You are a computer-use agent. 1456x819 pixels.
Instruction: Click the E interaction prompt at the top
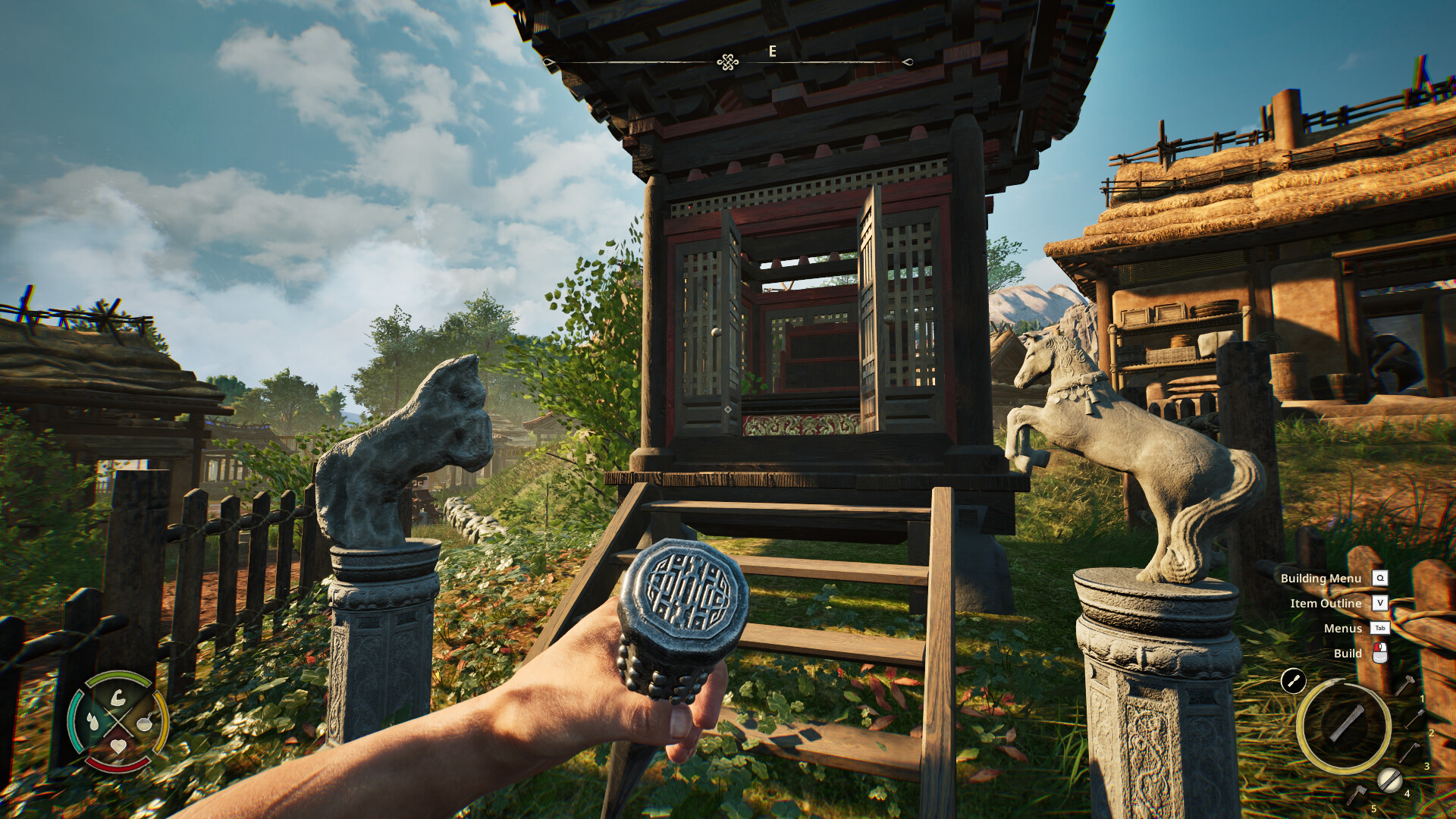tap(771, 52)
